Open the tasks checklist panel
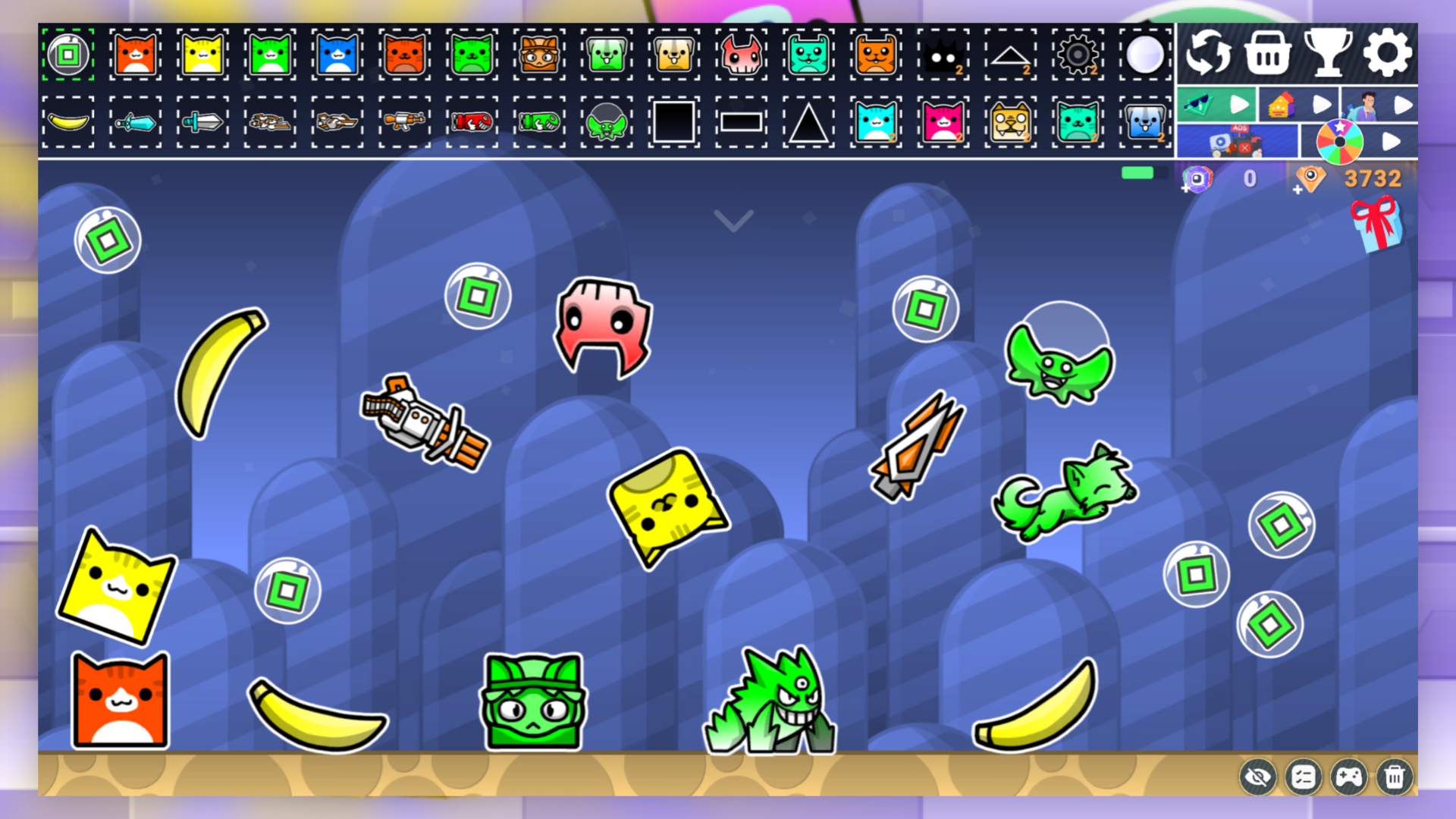The image size is (1456, 819). tap(1304, 777)
